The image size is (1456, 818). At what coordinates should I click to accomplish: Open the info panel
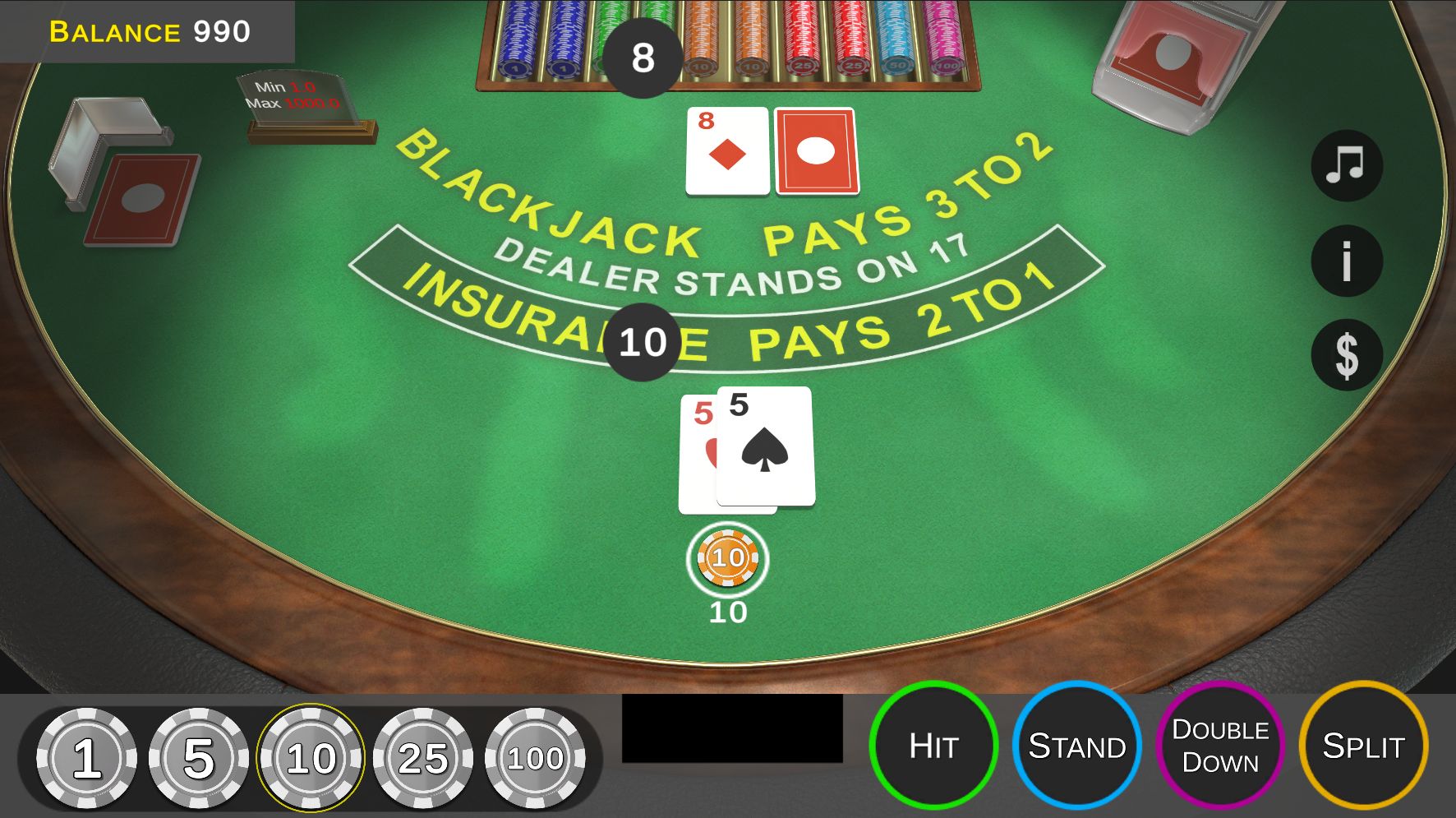coord(1346,261)
